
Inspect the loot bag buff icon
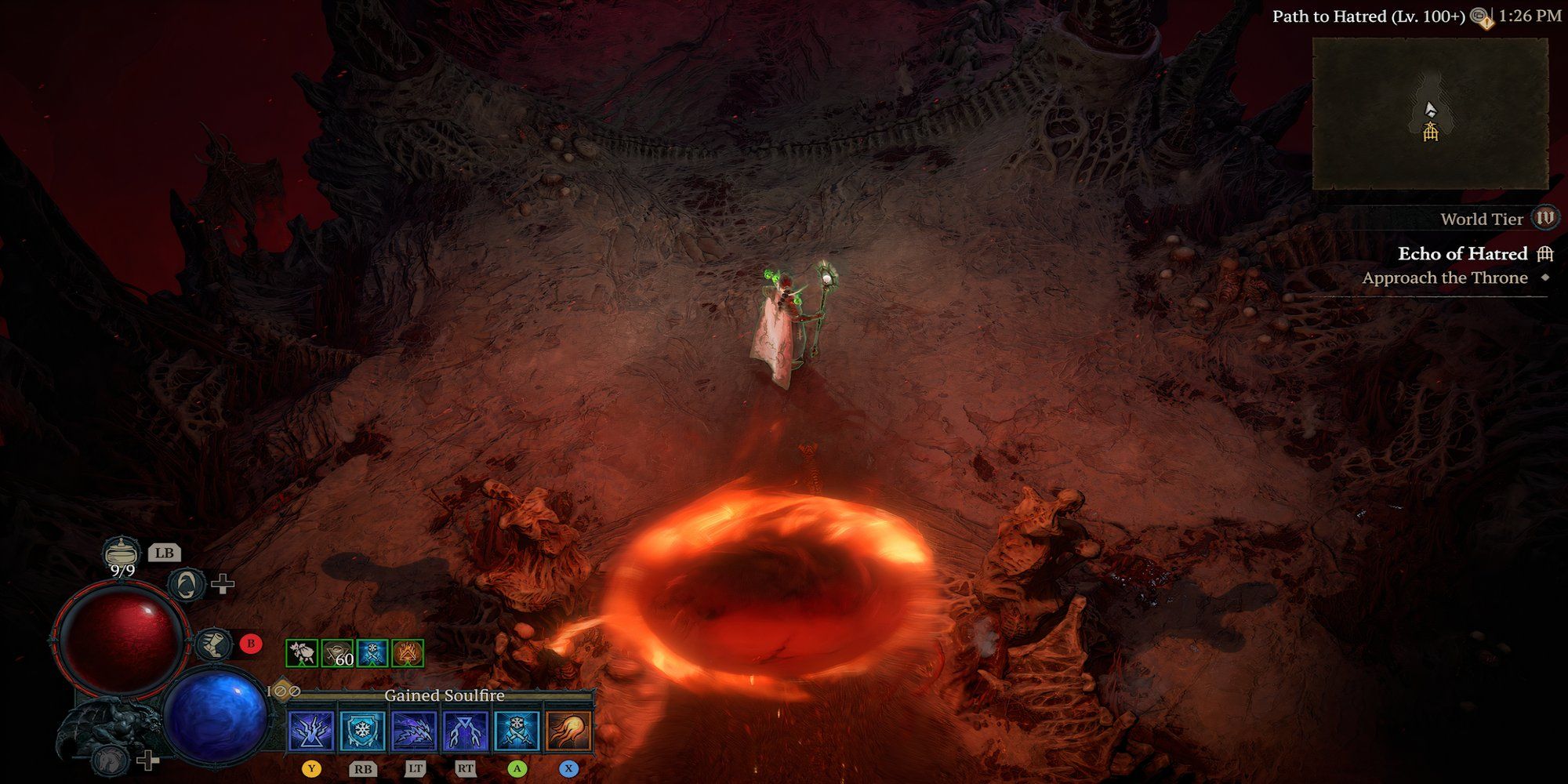pyautogui.click(x=302, y=653)
